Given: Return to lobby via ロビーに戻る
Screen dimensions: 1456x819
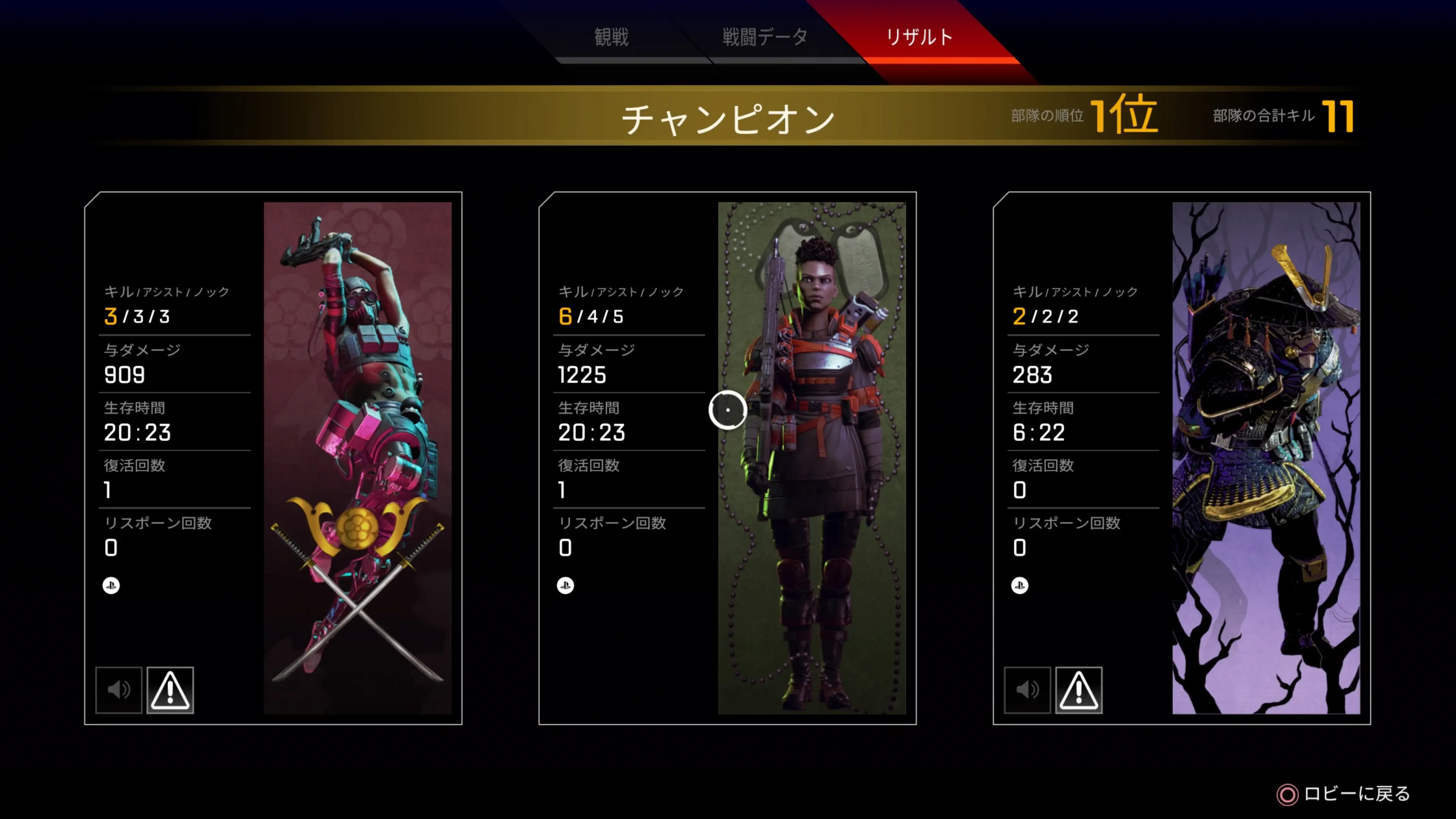Looking at the screenshot, I should pos(1344,794).
